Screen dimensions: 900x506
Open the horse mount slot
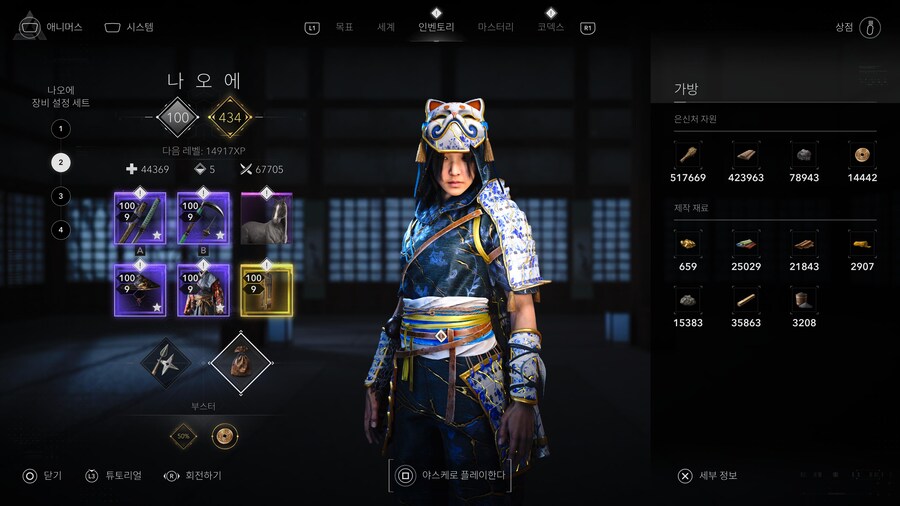266,219
